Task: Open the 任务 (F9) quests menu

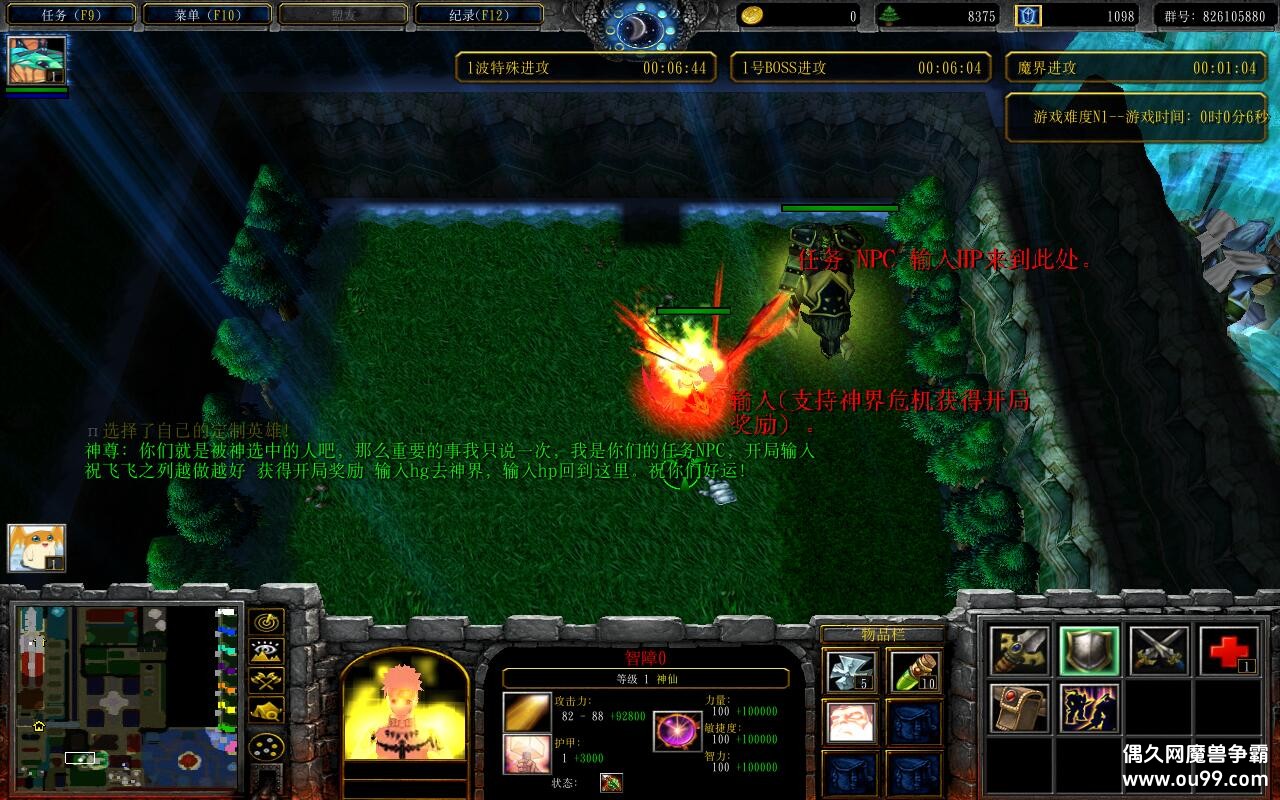Action: click(69, 15)
